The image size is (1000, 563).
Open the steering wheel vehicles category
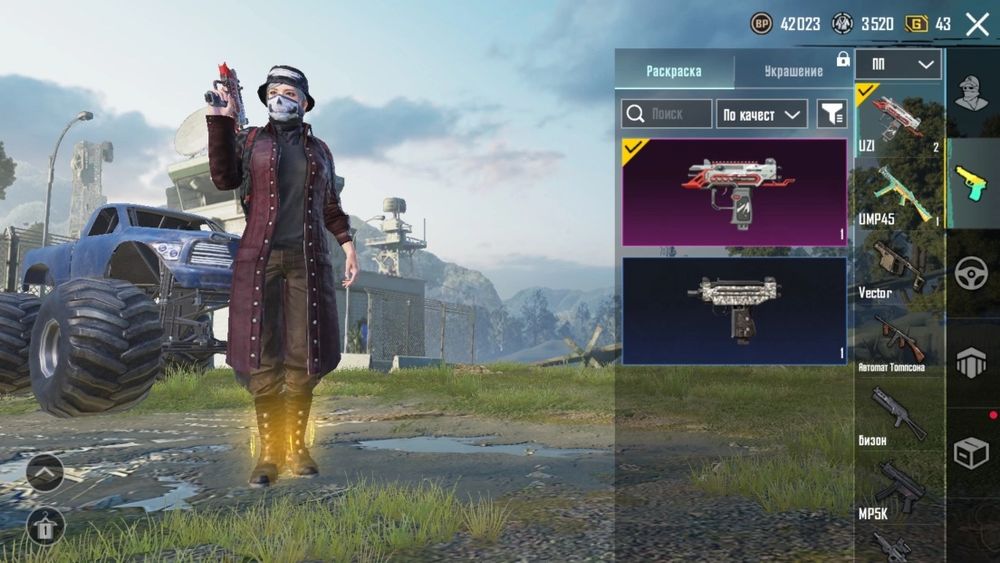click(971, 273)
